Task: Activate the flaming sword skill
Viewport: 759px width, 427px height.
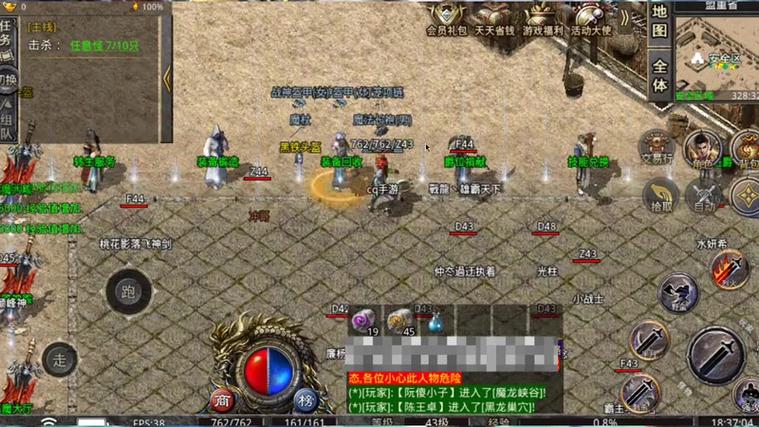Action: [729, 270]
